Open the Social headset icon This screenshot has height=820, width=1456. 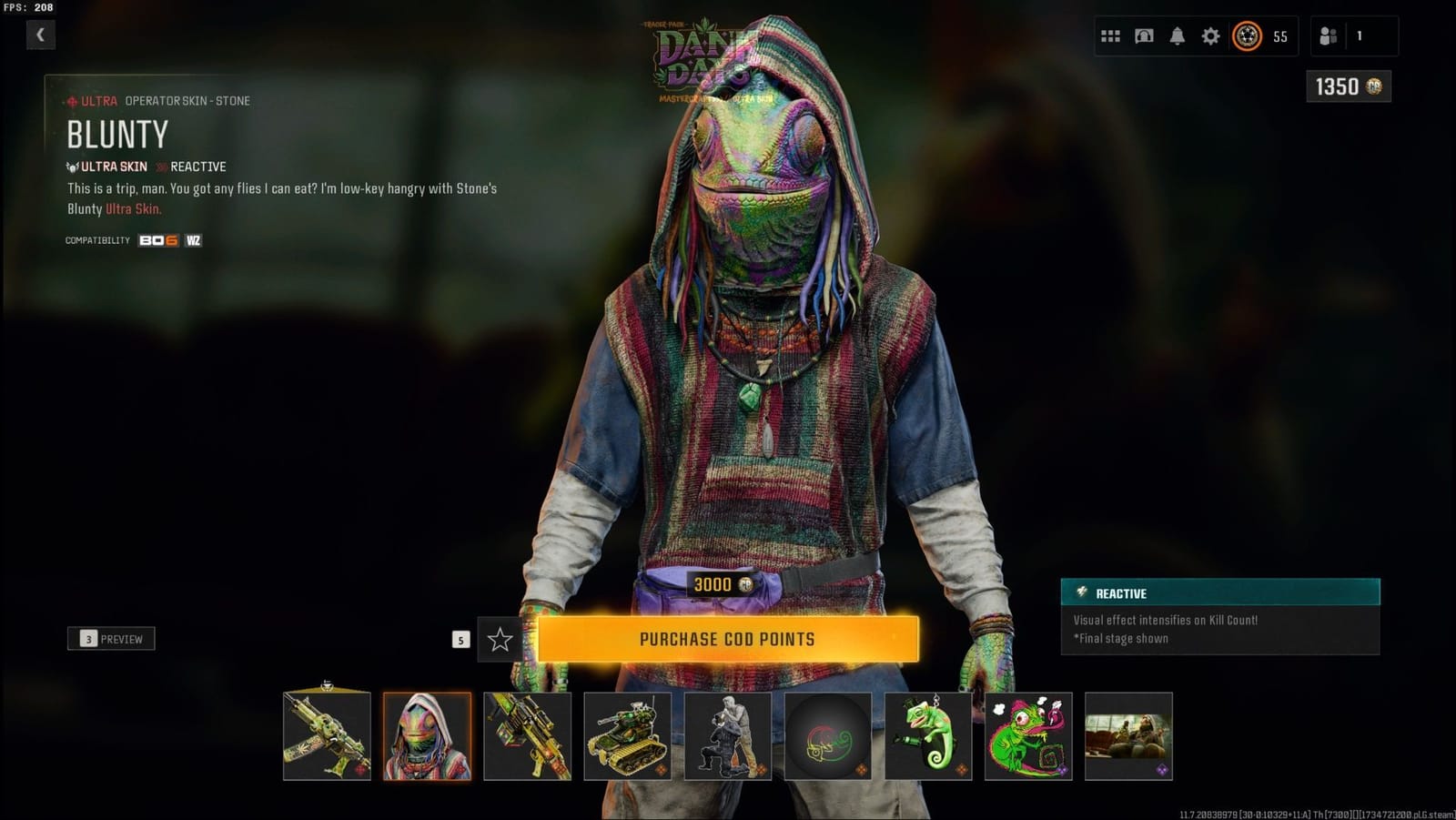[x=1144, y=37]
